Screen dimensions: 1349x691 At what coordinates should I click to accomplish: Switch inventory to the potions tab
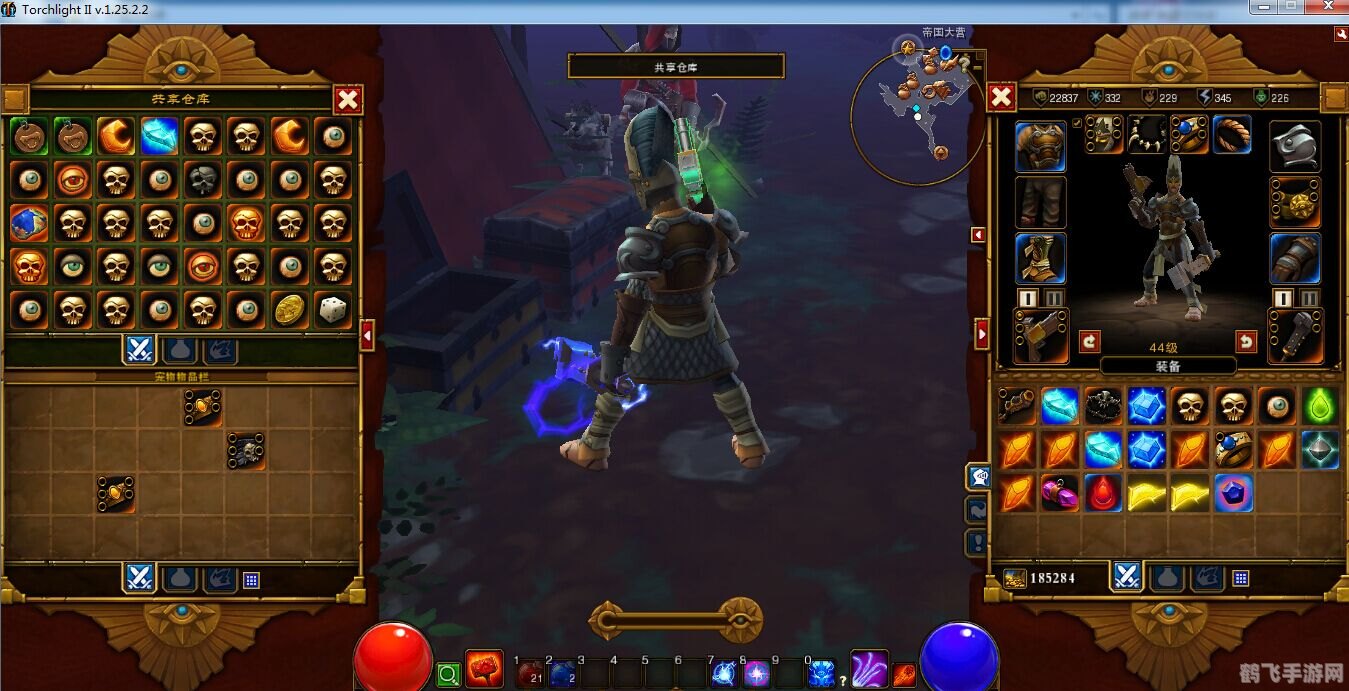pyautogui.click(x=1167, y=577)
